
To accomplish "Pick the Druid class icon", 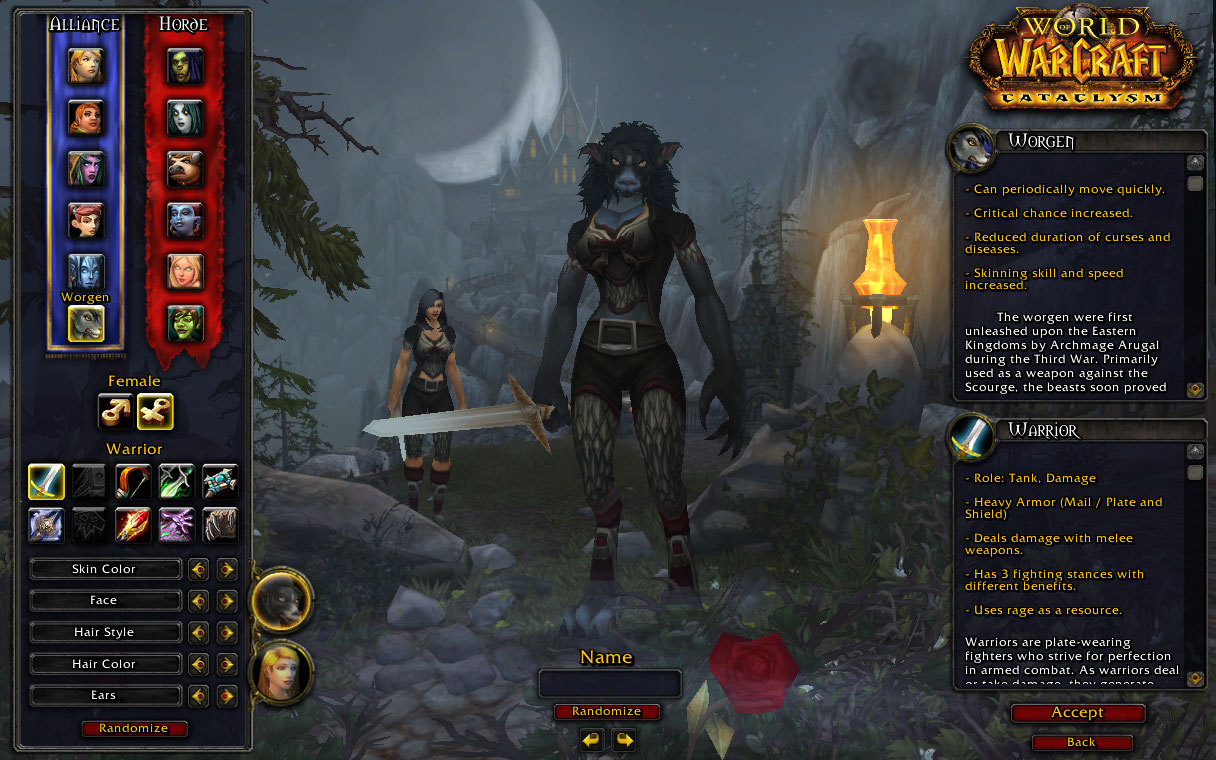I will coord(220,525).
